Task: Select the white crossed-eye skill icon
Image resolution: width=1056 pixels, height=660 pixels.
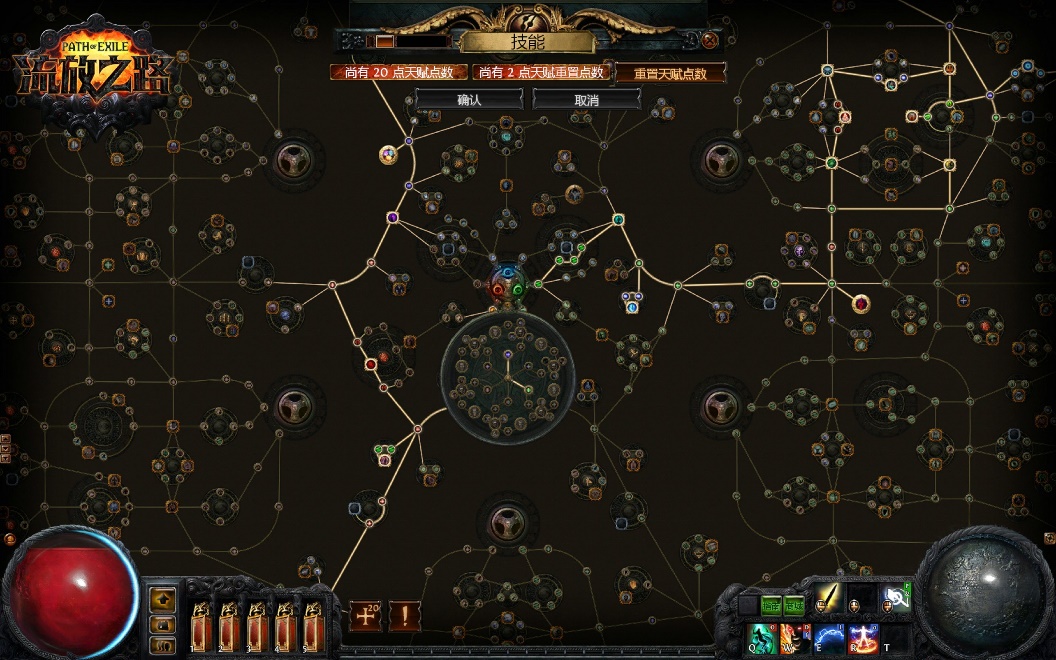Action: 894,600
